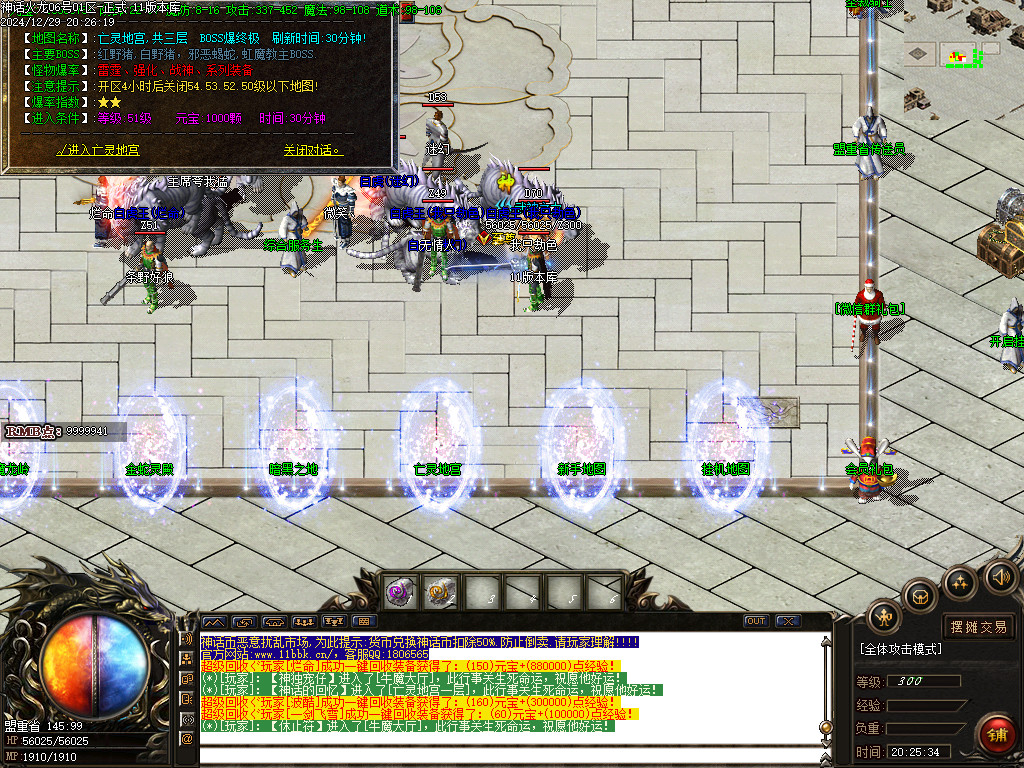Change the 全体攻击模式 attack mode
Image resolution: width=1024 pixels, height=768 pixels.
coord(901,649)
